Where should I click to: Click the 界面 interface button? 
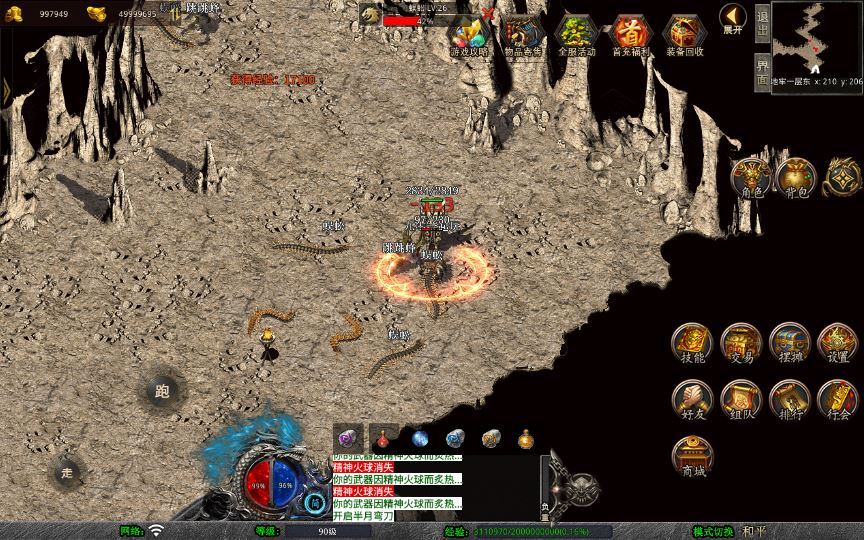coord(762,70)
